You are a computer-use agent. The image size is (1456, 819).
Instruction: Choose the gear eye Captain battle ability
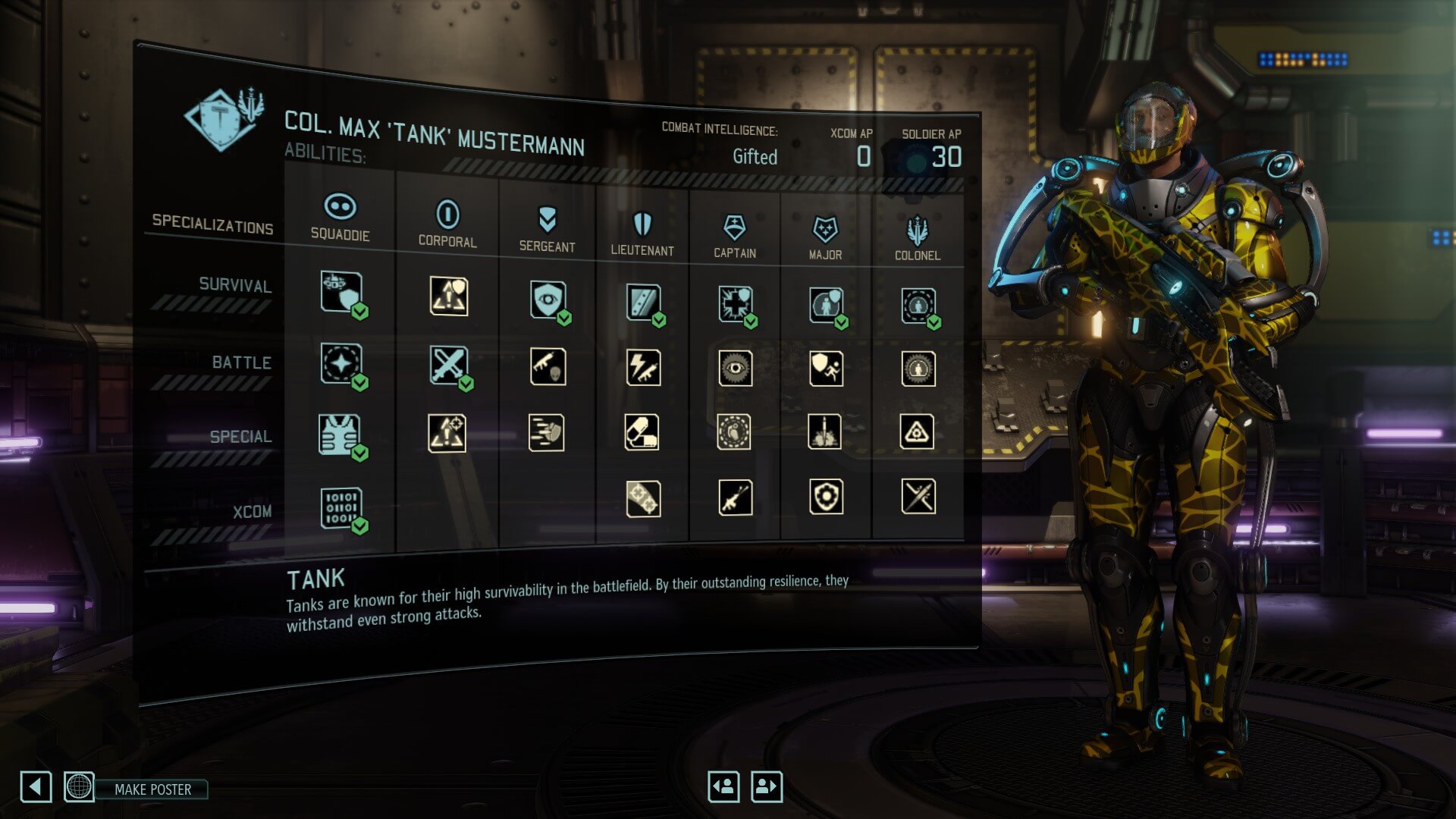coord(735,369)
